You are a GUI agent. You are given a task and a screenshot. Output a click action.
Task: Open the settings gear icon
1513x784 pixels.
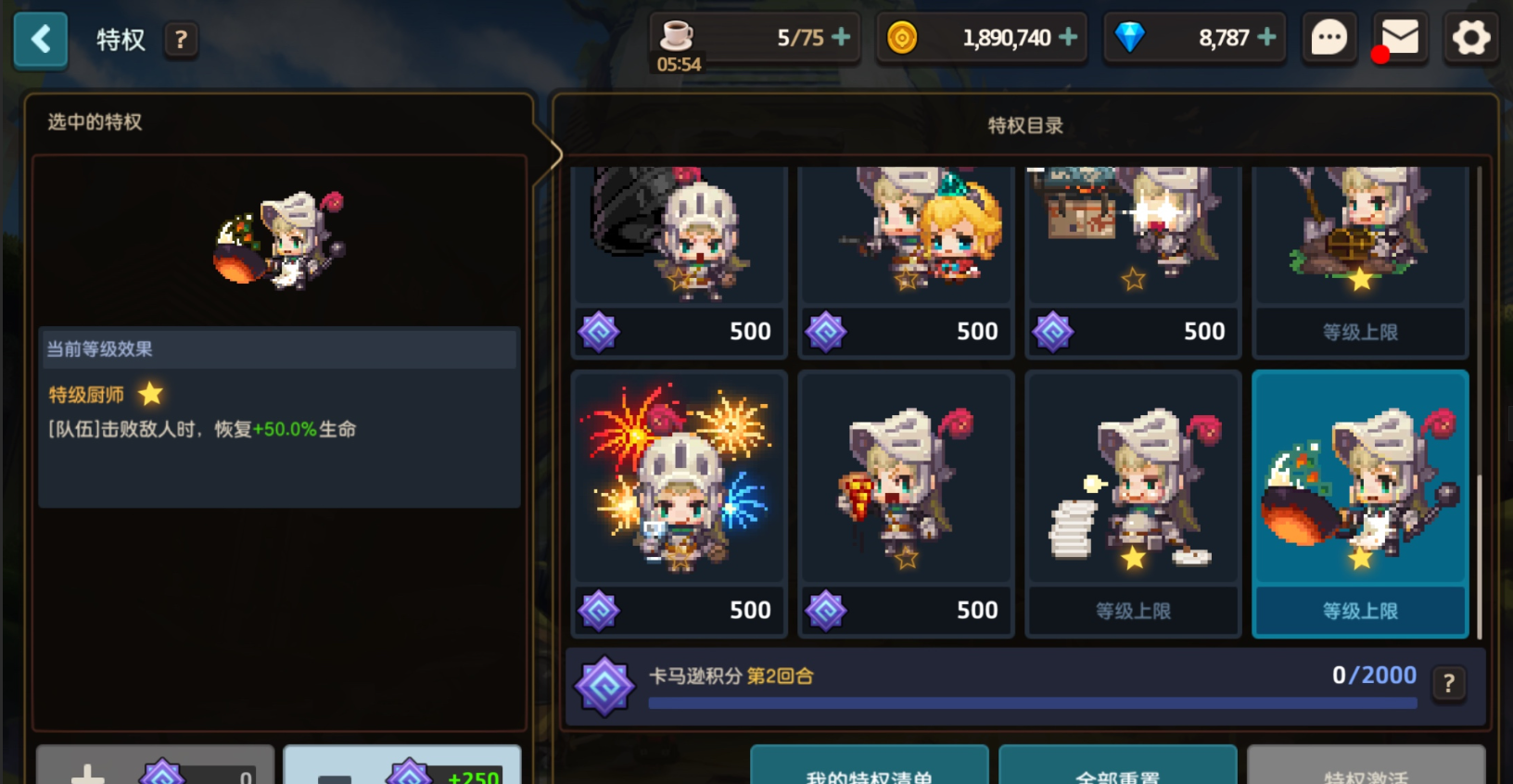pyautogui.click(x=1468, y=38)
